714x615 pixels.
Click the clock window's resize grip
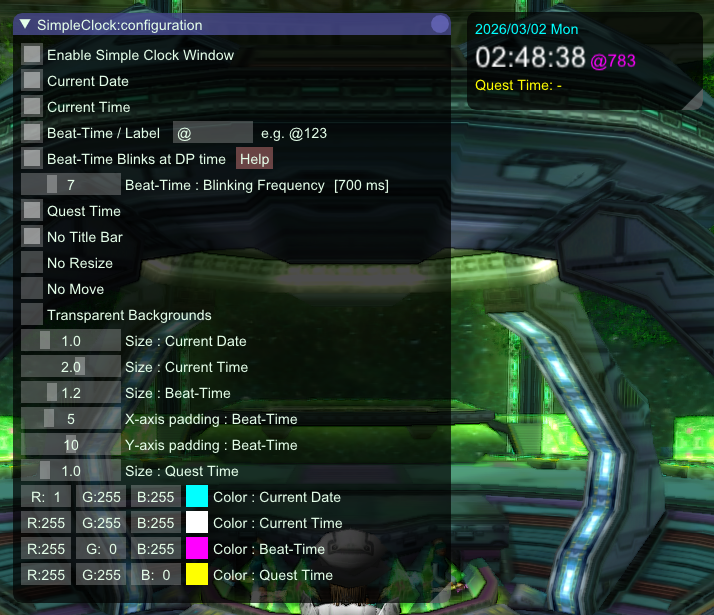click(693, 100)
